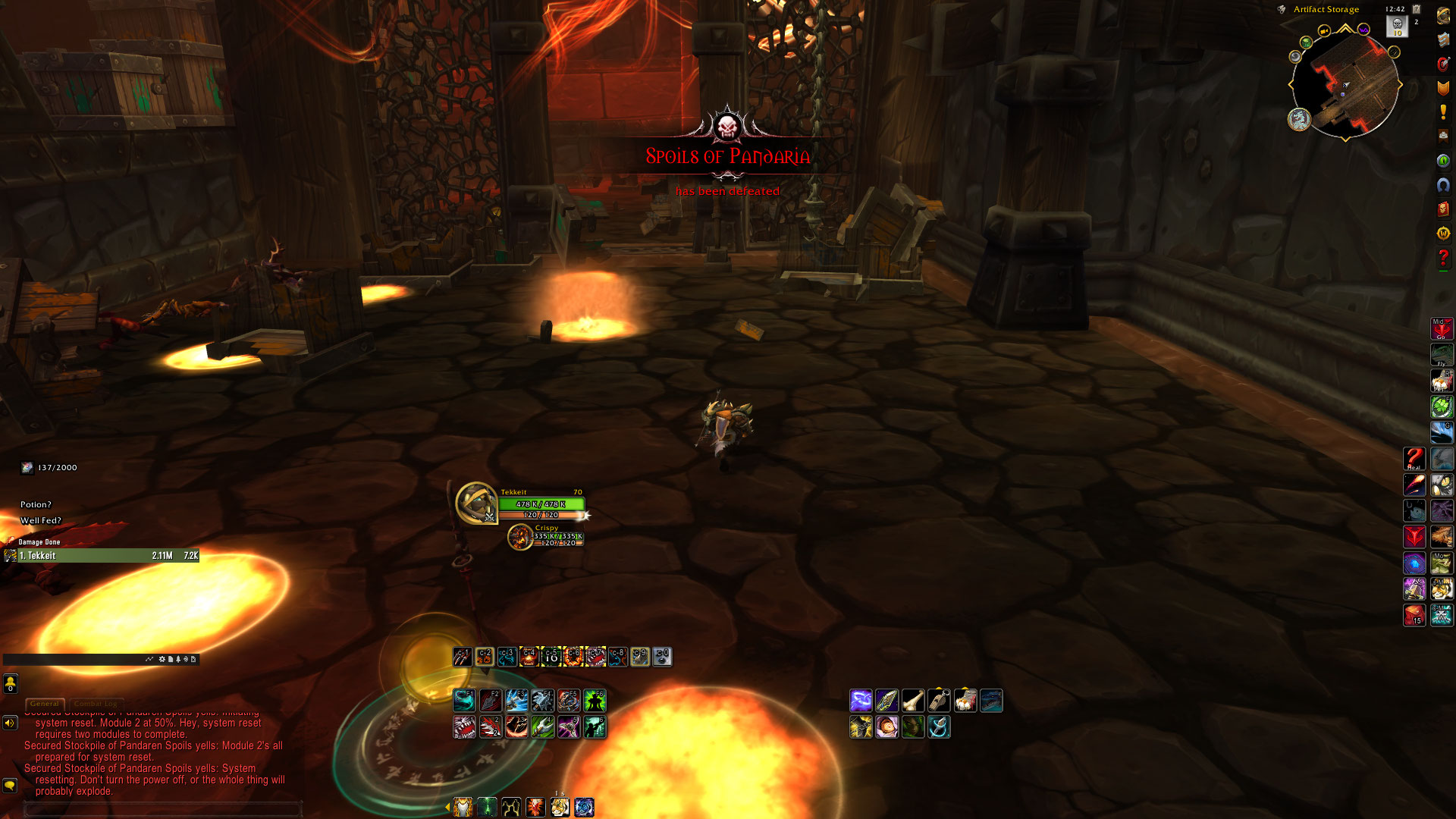This screenshot has height=819, width=1456.
Task: Click Tekkeit's player portrait frame
Action: (476, 503)
